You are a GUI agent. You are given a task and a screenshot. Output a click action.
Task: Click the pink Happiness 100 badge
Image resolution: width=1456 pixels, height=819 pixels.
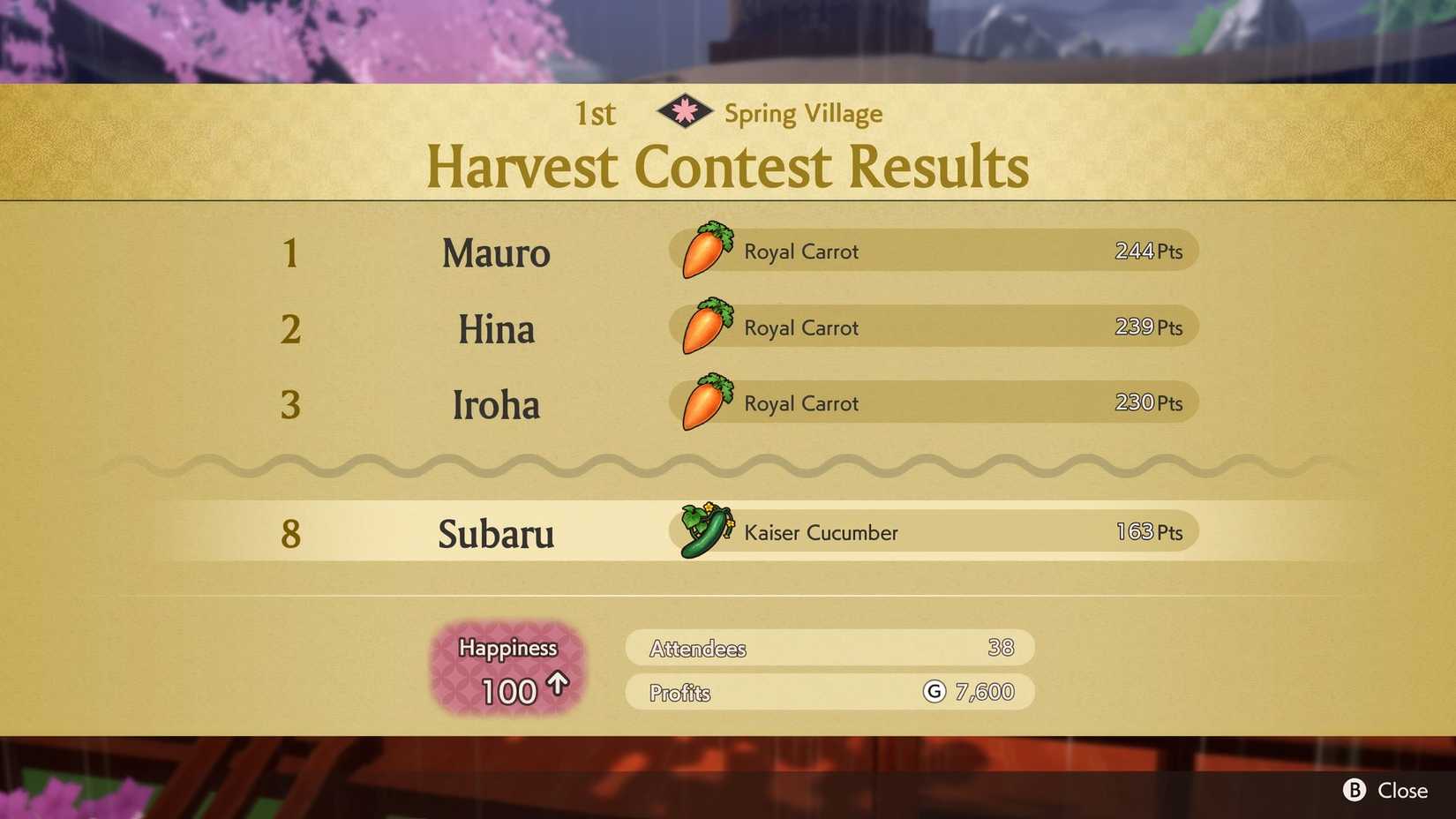coord(507,669)
